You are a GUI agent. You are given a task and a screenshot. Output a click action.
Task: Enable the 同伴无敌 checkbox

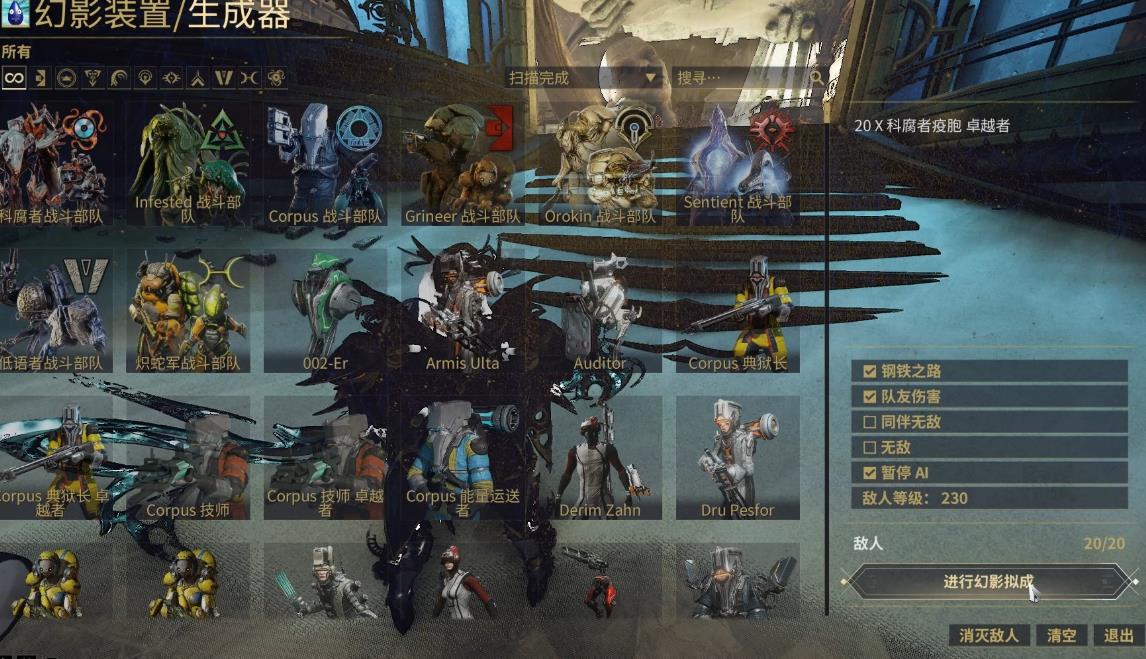coord(868,422)
